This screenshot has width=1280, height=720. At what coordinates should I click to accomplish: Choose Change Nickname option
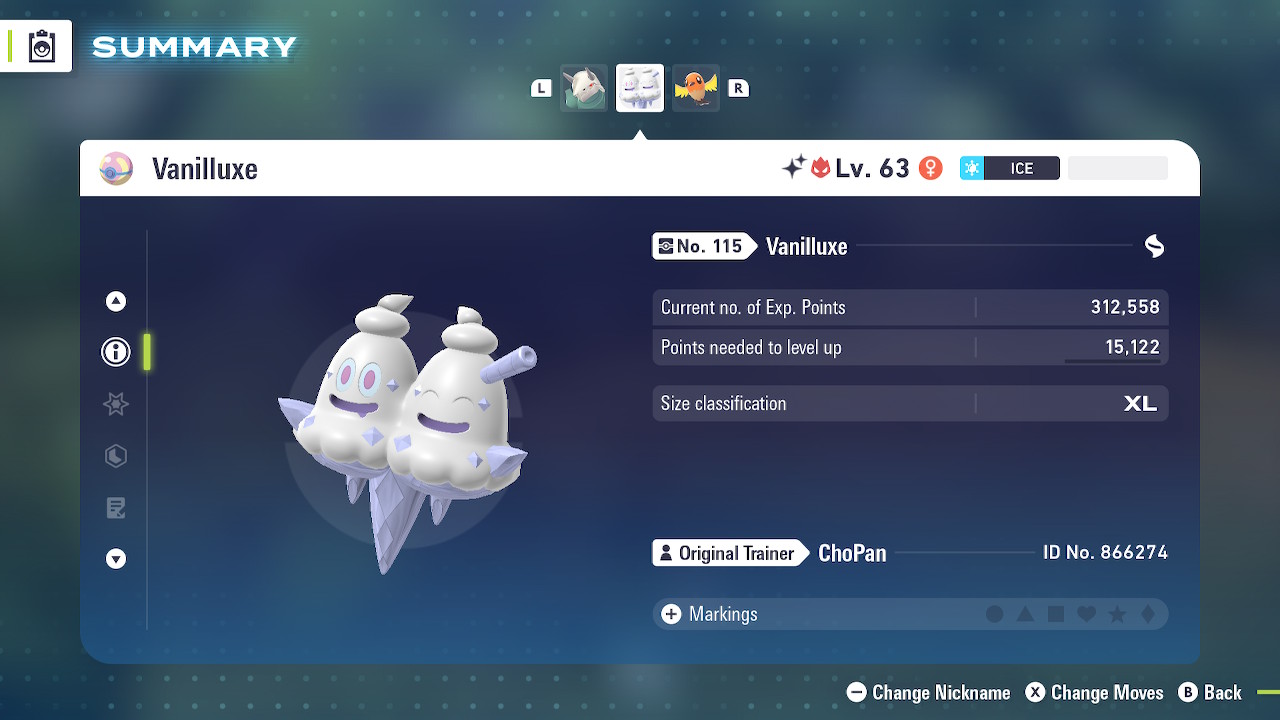(x=929, y=692)
